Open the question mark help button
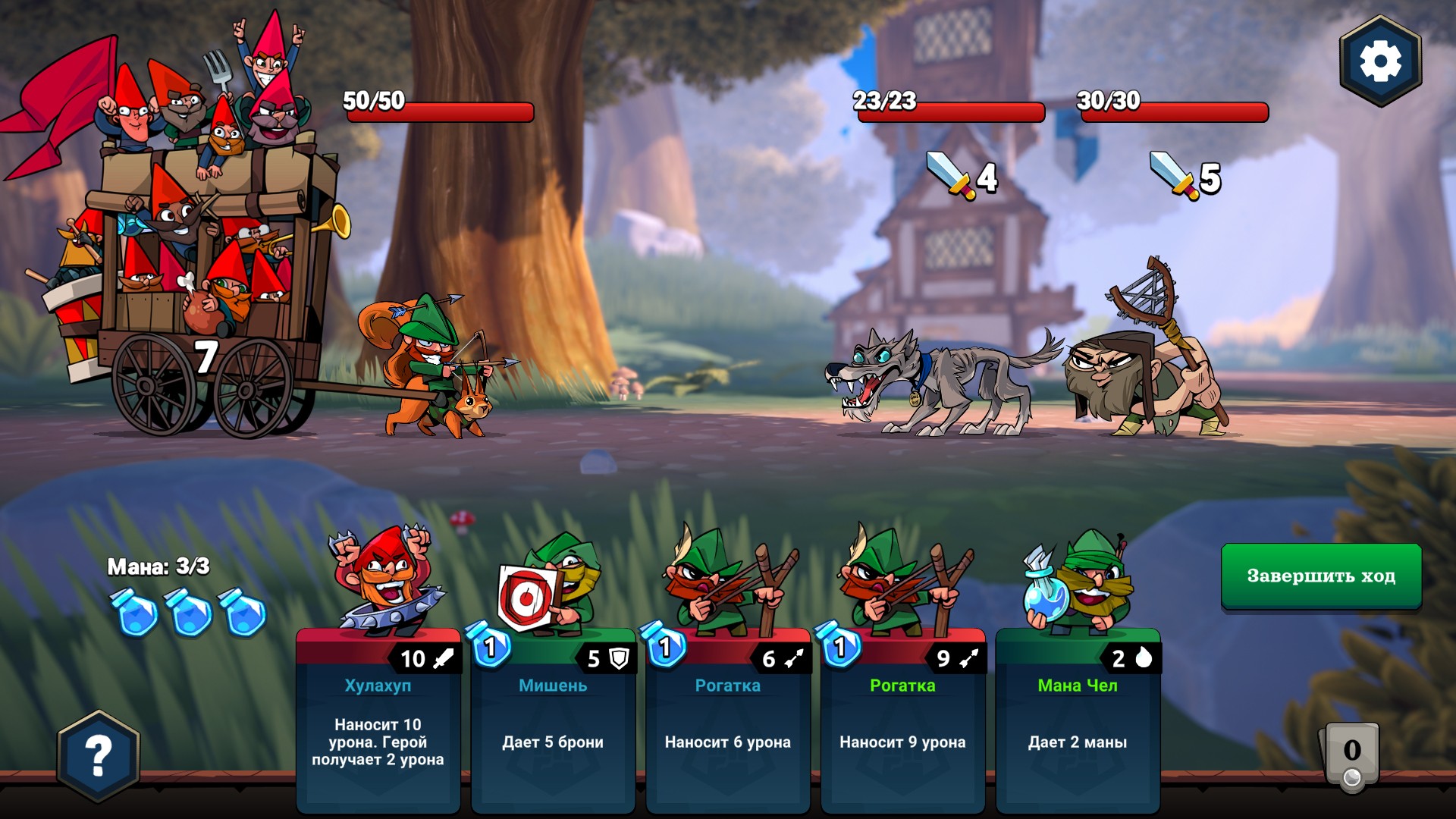This screenshot has width=1456, height=819. tap(99, 756)
